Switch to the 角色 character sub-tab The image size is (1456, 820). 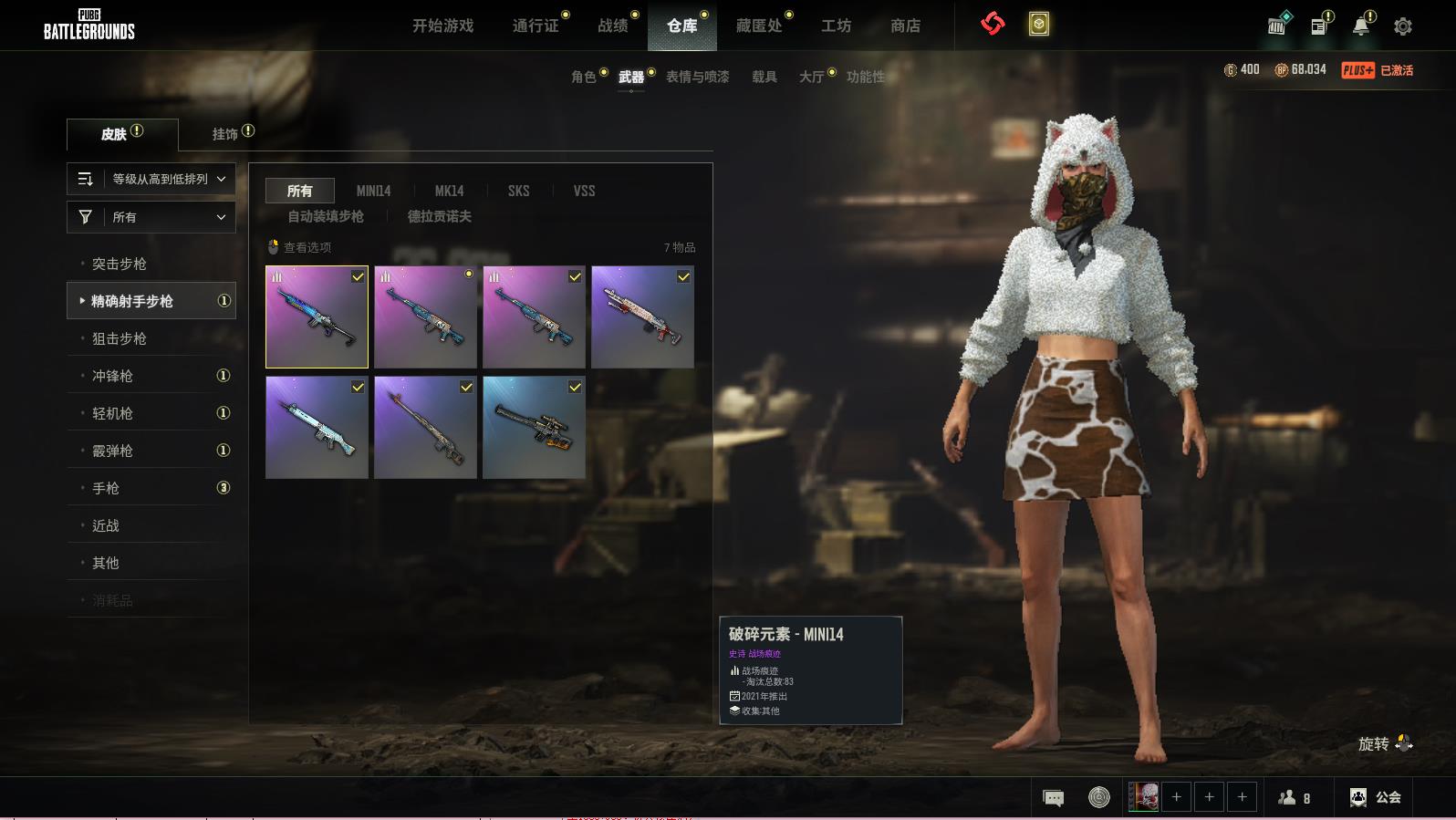tap(584, 77)
